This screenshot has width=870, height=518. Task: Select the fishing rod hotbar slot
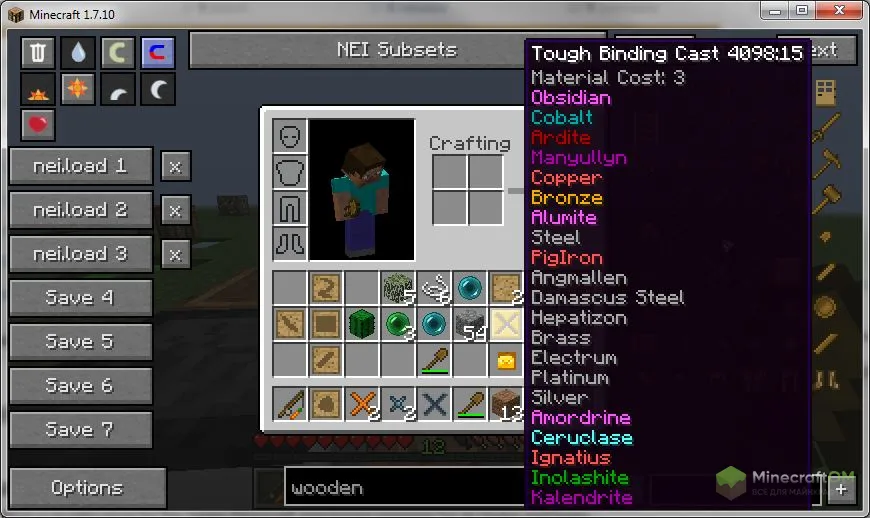pos(289,405)
